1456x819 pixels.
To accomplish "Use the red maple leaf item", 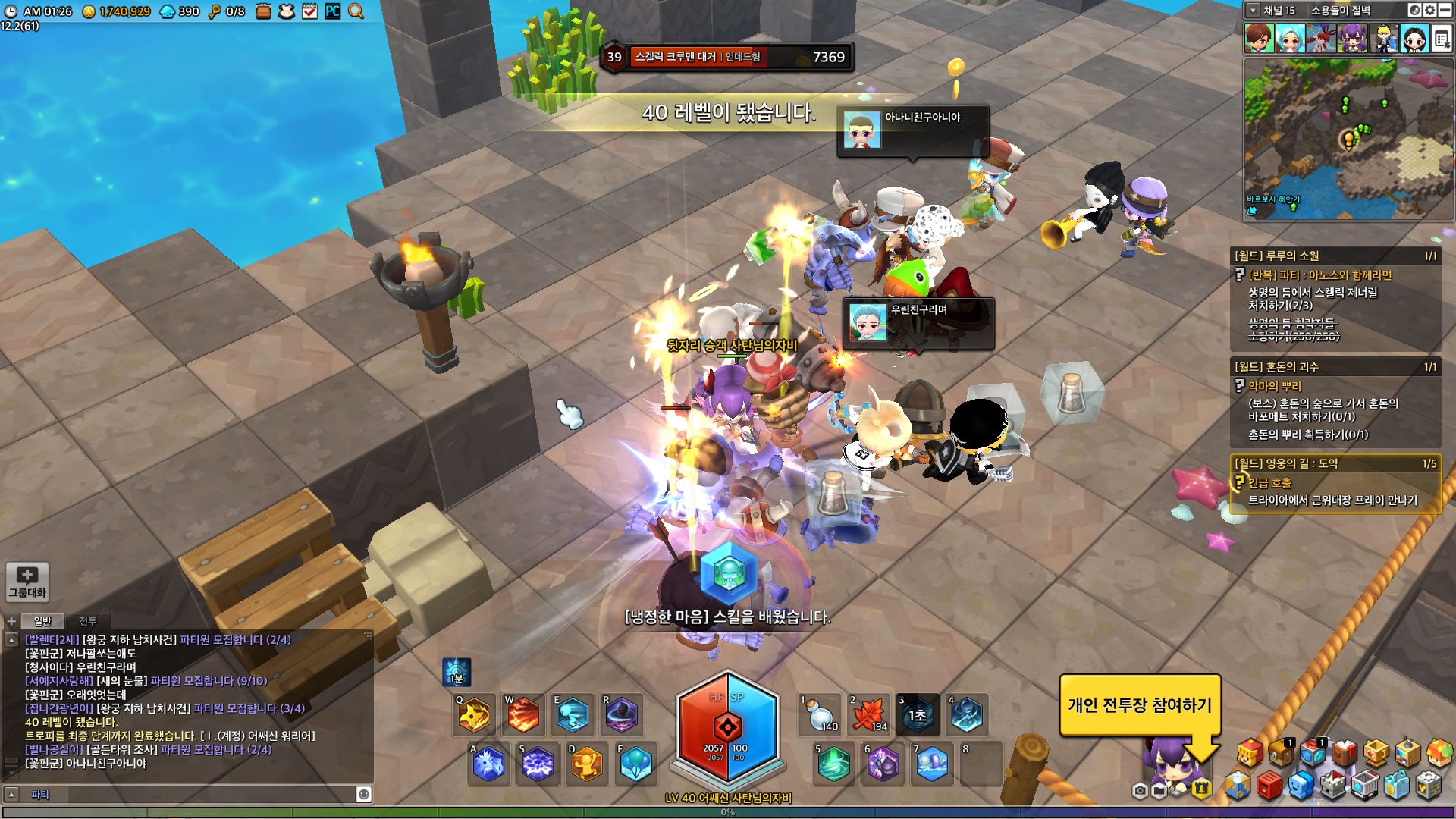I will point(869,715).
